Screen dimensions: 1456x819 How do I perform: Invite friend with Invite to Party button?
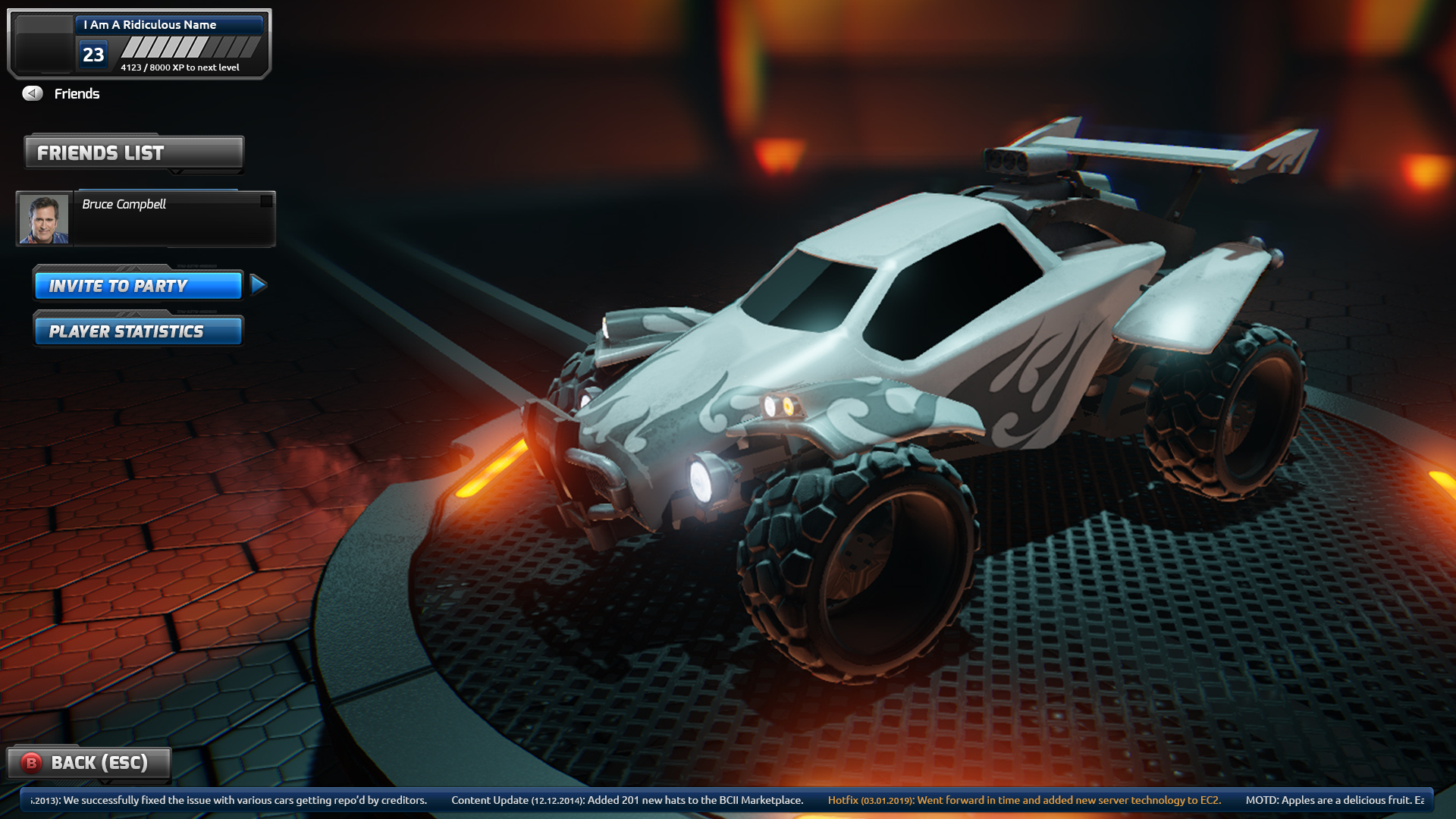[x=138, y=286]
